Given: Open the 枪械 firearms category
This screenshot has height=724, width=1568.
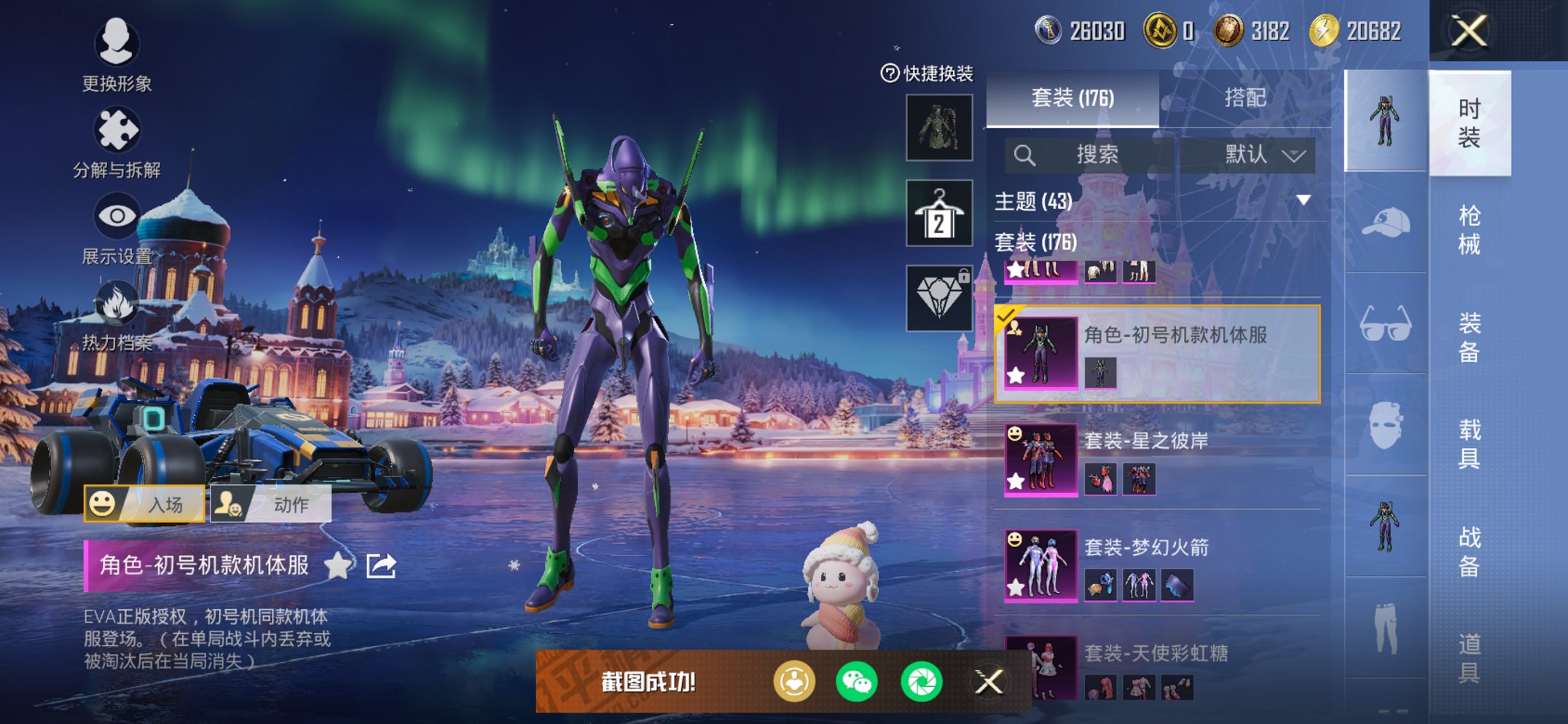Looking at the screenshot, I should [x=1469, y=230].
